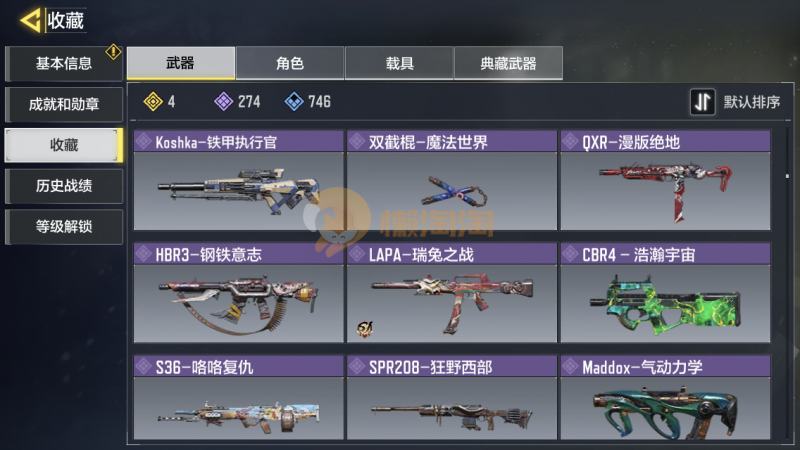
Task: Select the QXR-漫版绝地 weapon card
Action: coord(664,180)
